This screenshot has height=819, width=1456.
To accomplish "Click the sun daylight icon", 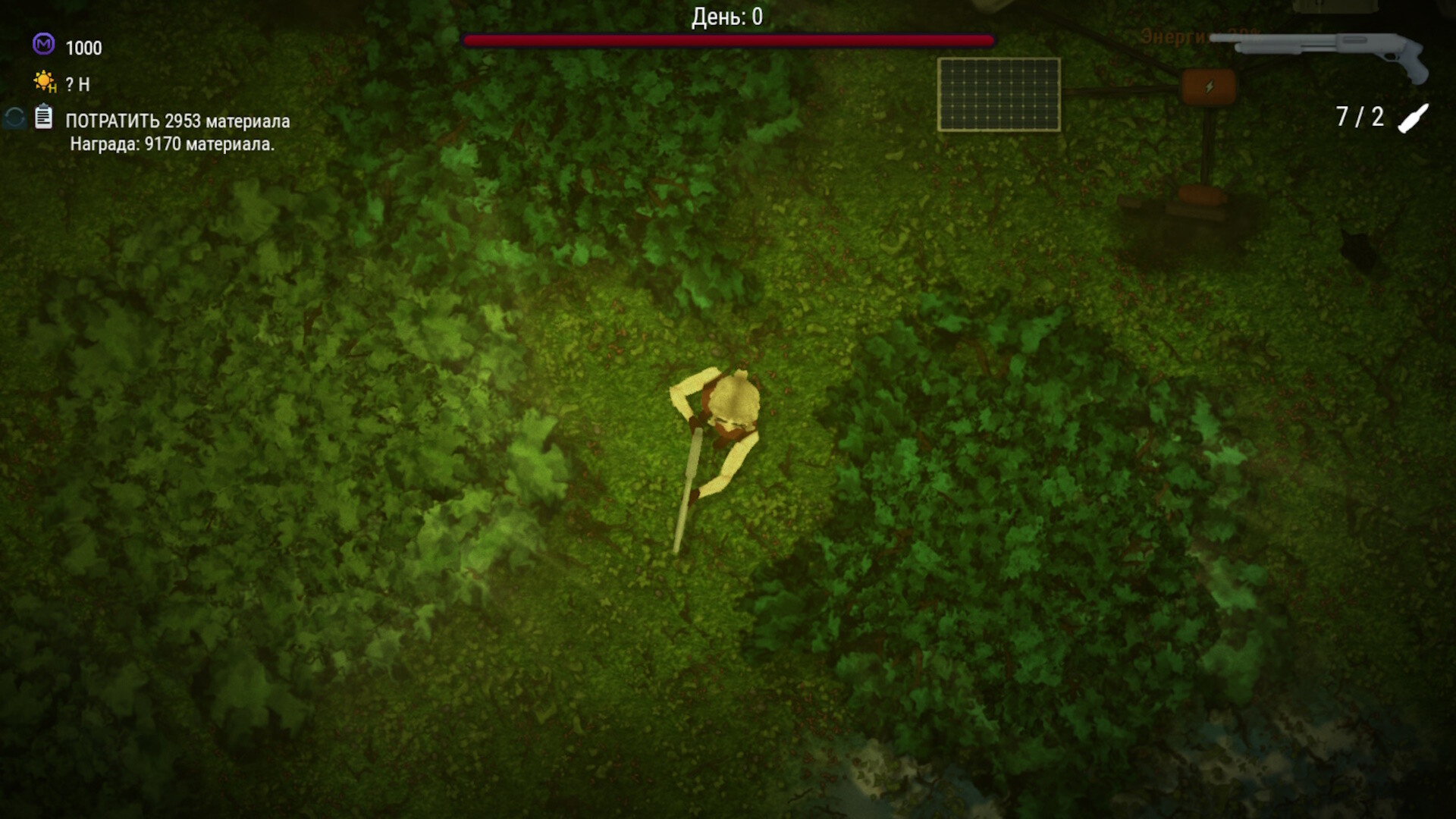I will pos(44,82).
